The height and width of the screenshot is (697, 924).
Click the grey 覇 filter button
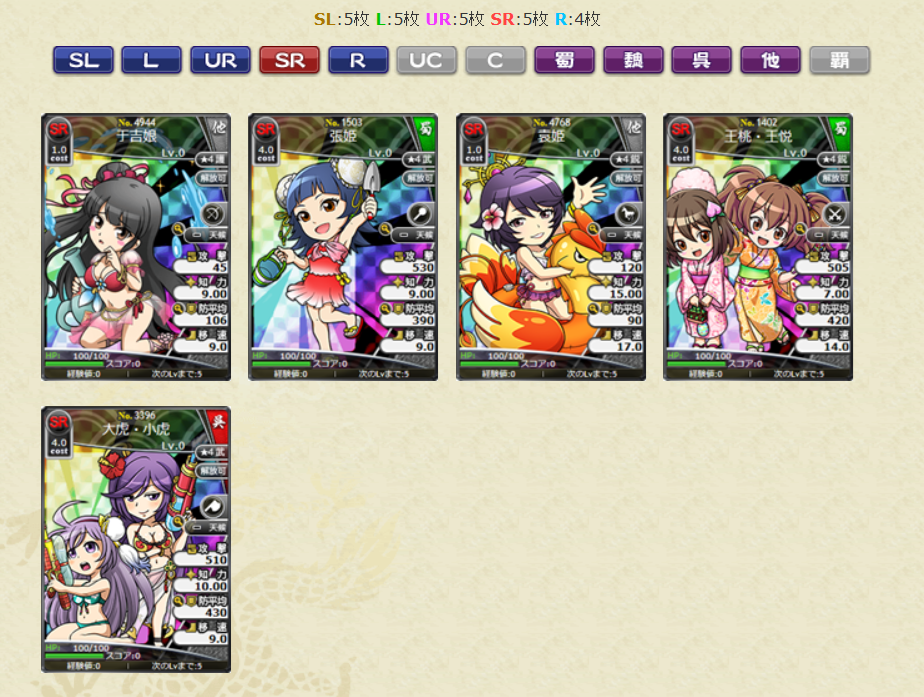coord(839,60)
